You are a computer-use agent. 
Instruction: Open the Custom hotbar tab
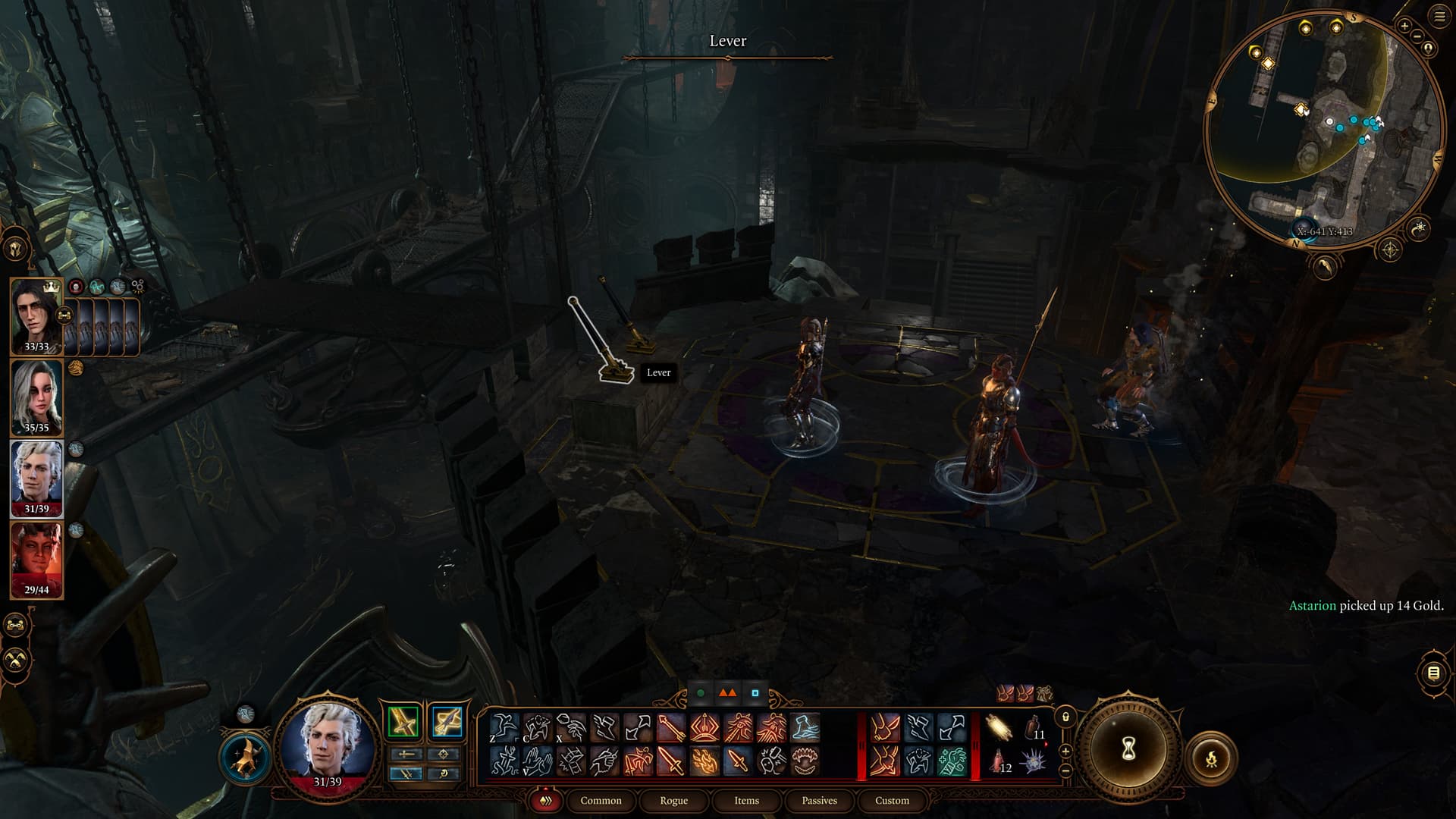892,800
